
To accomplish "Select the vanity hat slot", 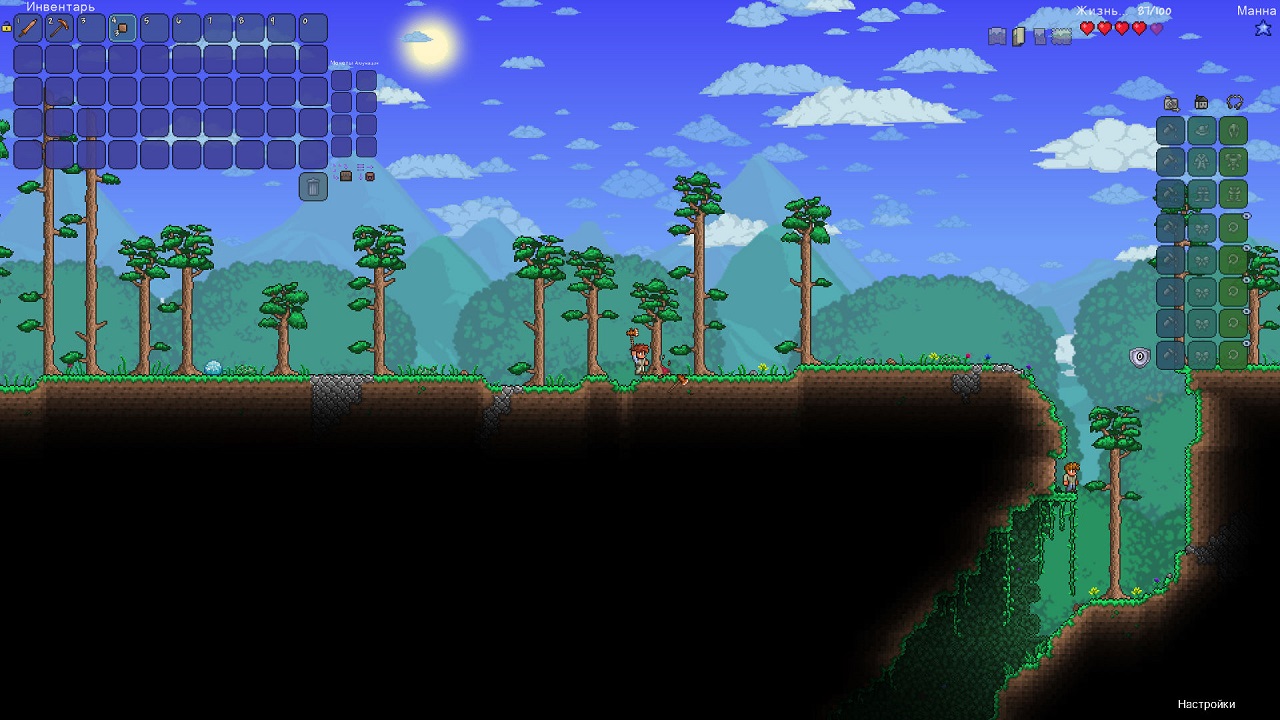I will click(1202, 131).
